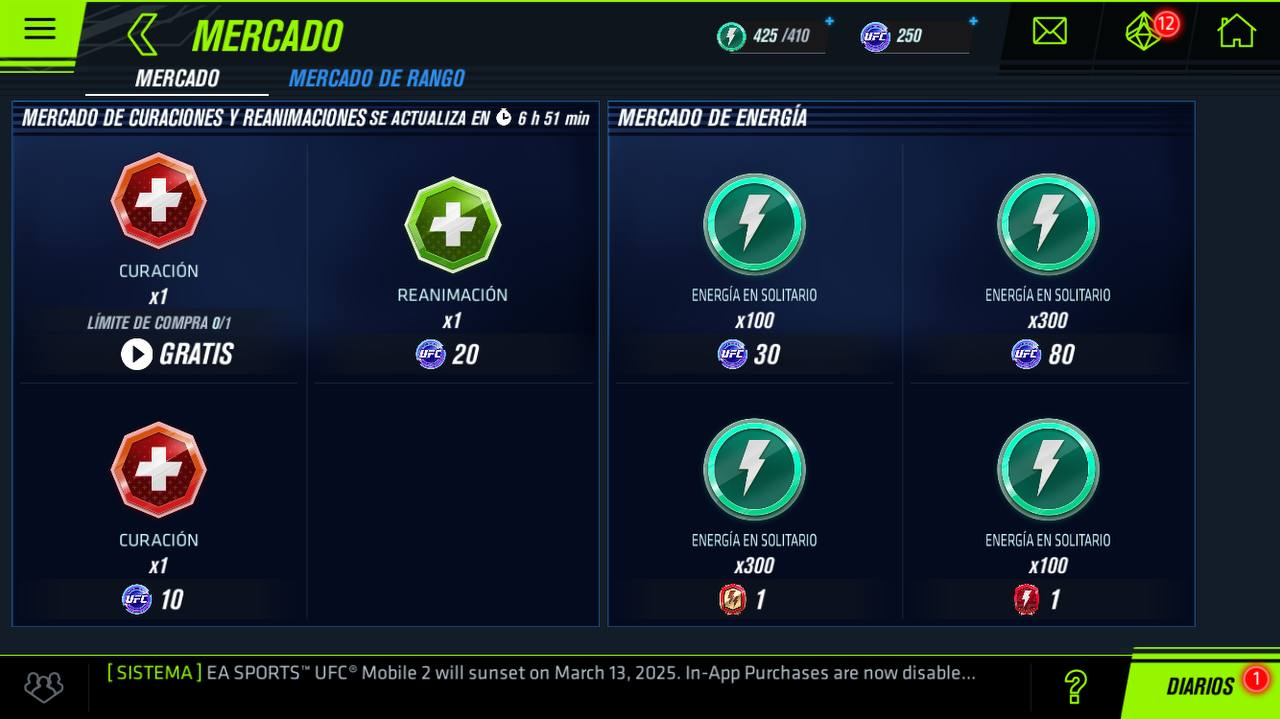Viewport: 1280px width, 719px height.
Task: Open the hamburger main menu
Action: tap(40, 29)
